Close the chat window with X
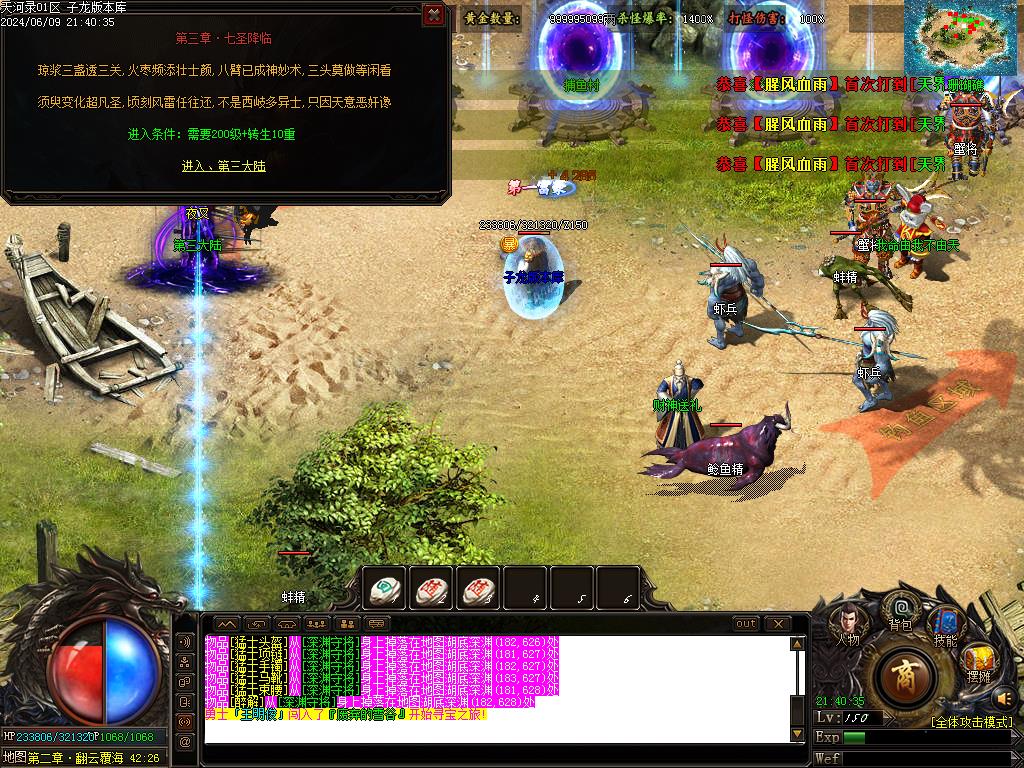This screenshot has height=768, width=1024. pos(777,624)
